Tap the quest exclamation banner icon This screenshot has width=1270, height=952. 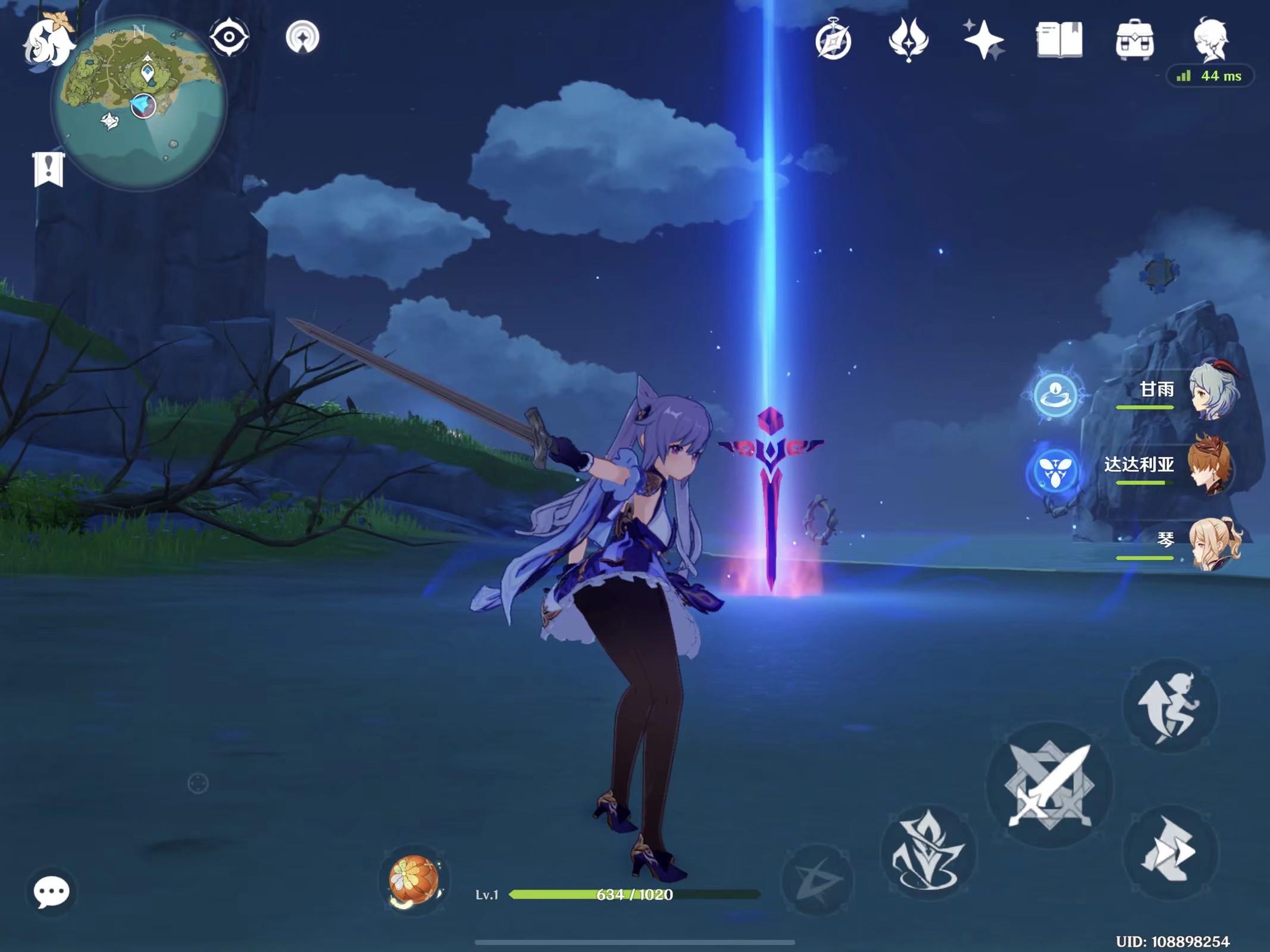pos(49,169)
